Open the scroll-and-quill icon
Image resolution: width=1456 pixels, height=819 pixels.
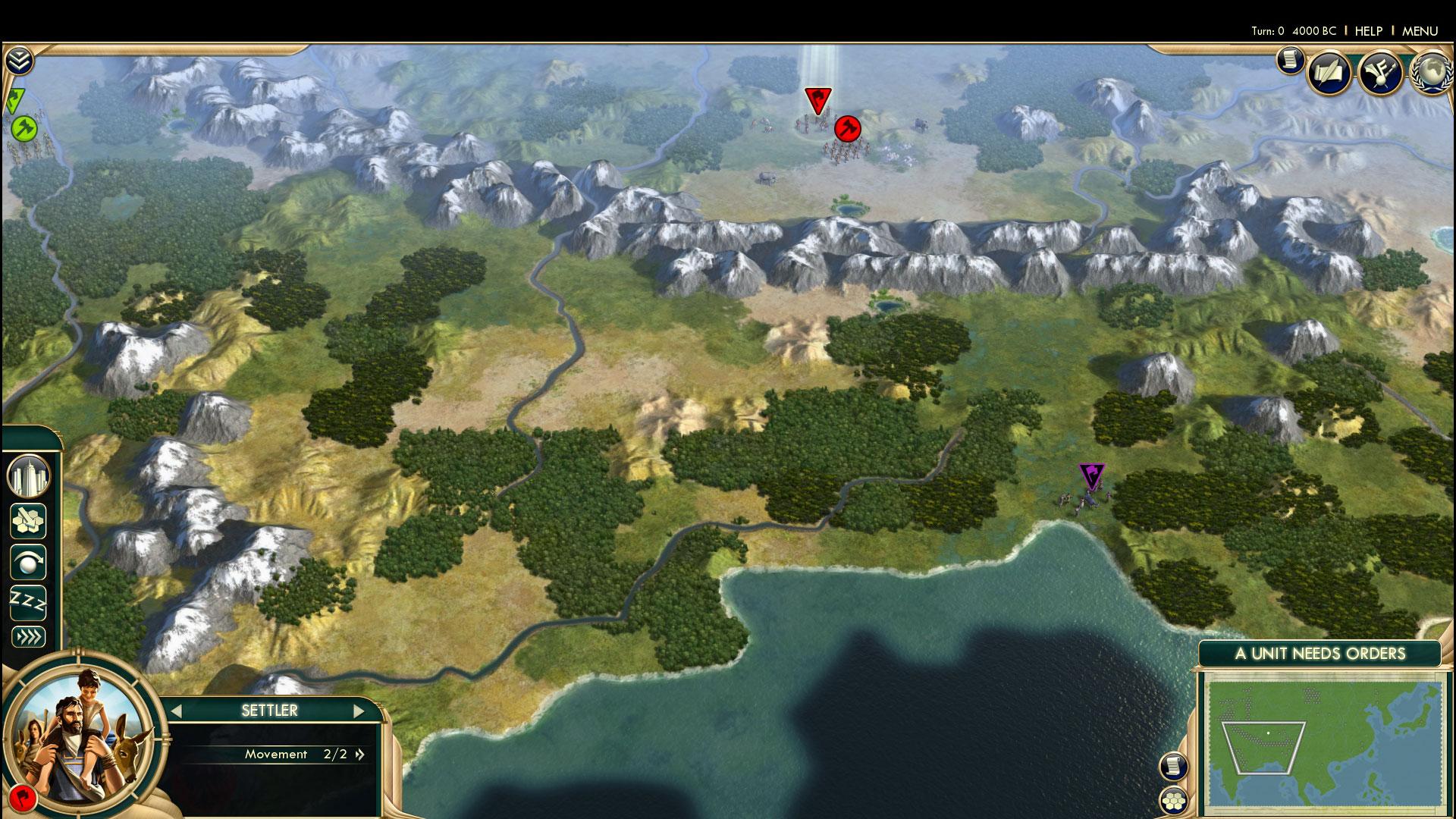click(x=1329, y=73)
